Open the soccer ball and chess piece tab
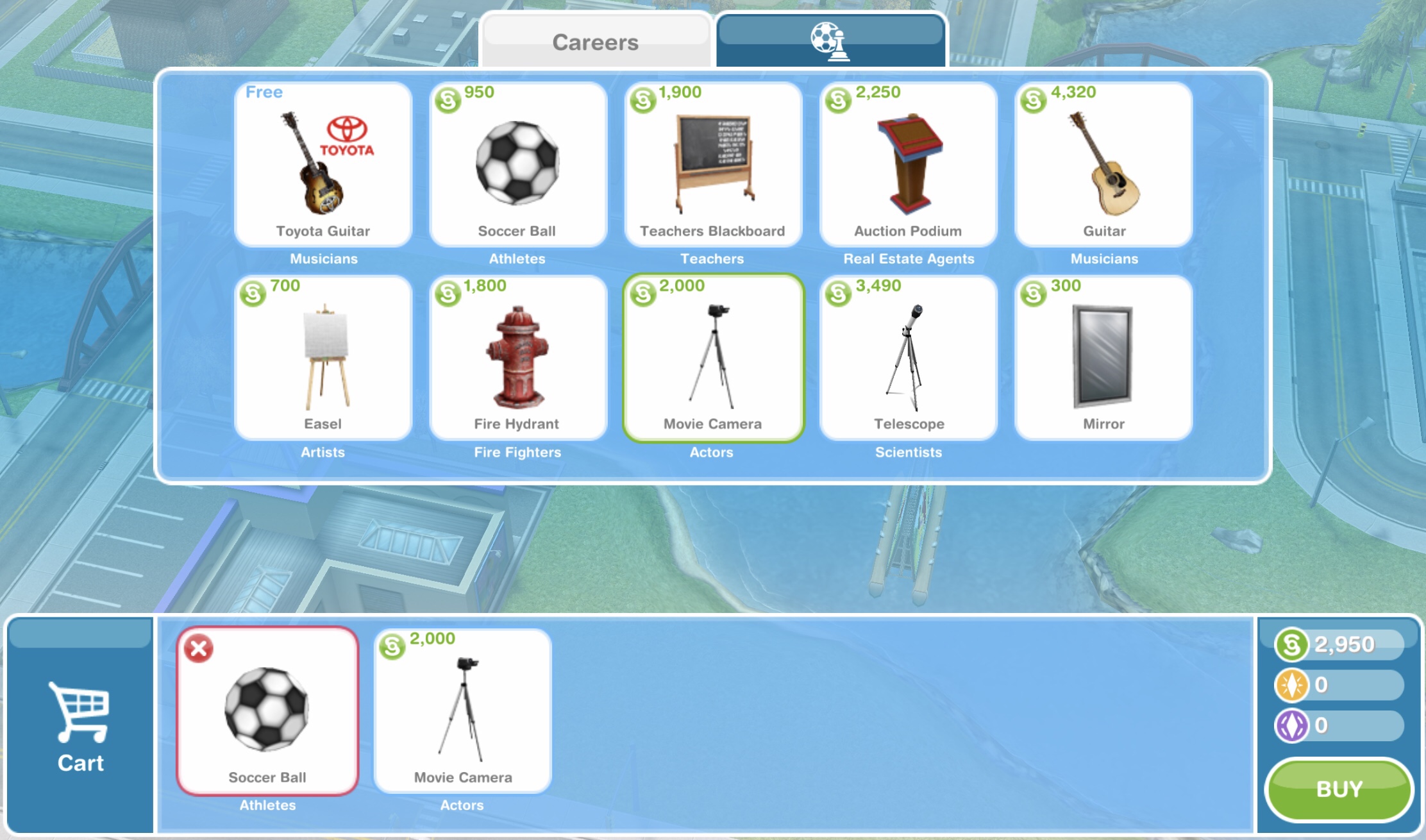Viewport: 1426px width, 840px height. click(830, 41)
